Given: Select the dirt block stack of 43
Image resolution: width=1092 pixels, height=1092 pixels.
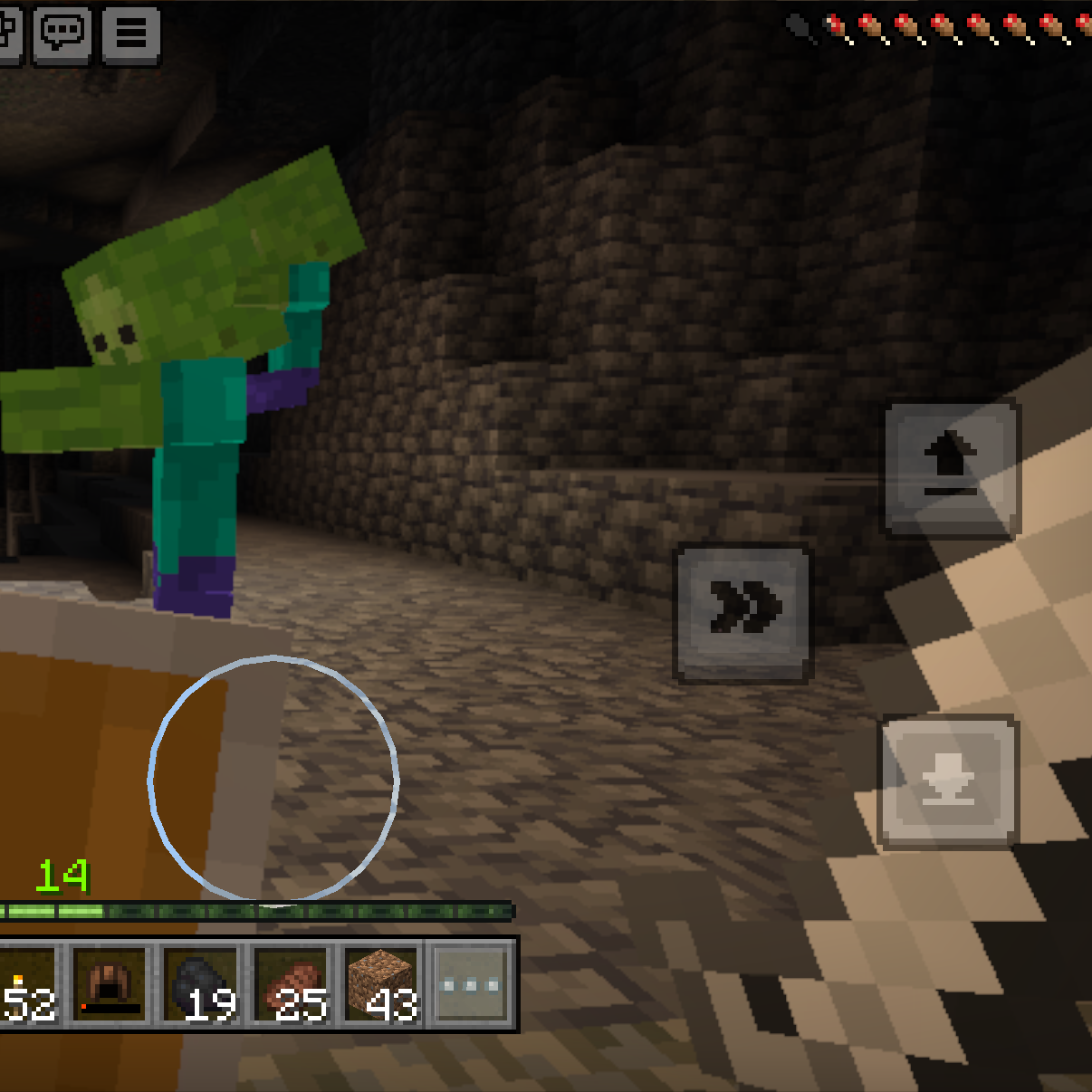Looking at the screenshot, I should (383, 983).
